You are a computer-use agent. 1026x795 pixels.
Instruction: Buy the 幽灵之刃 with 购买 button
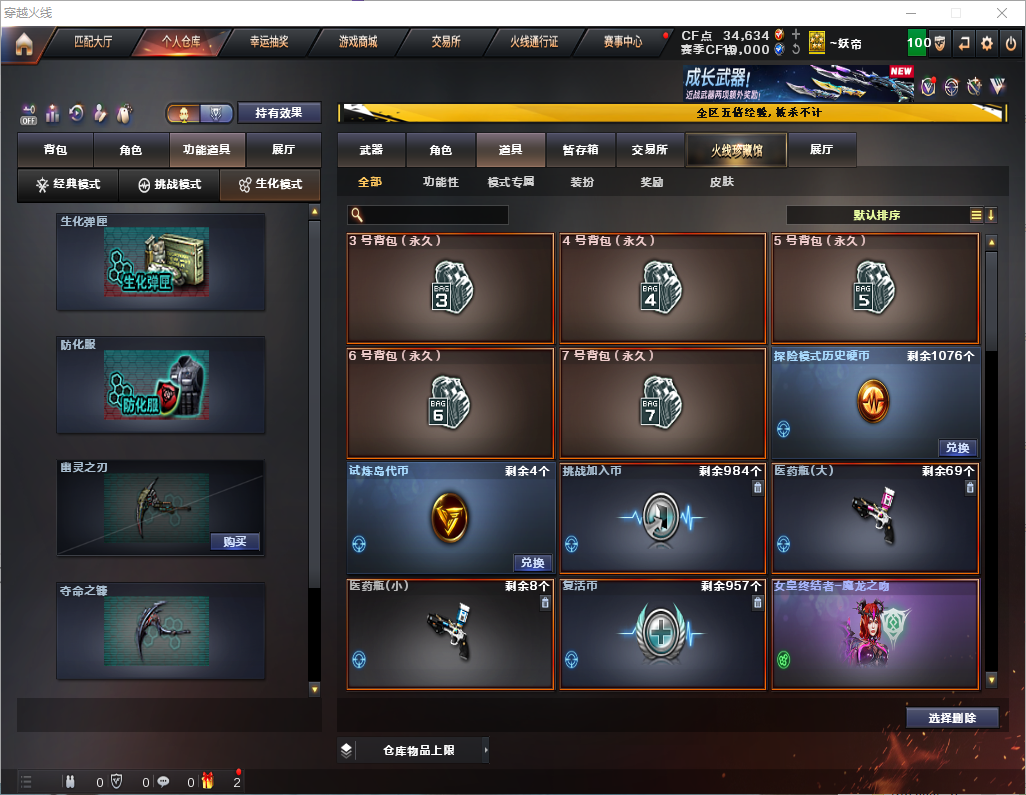coord(235,542)
